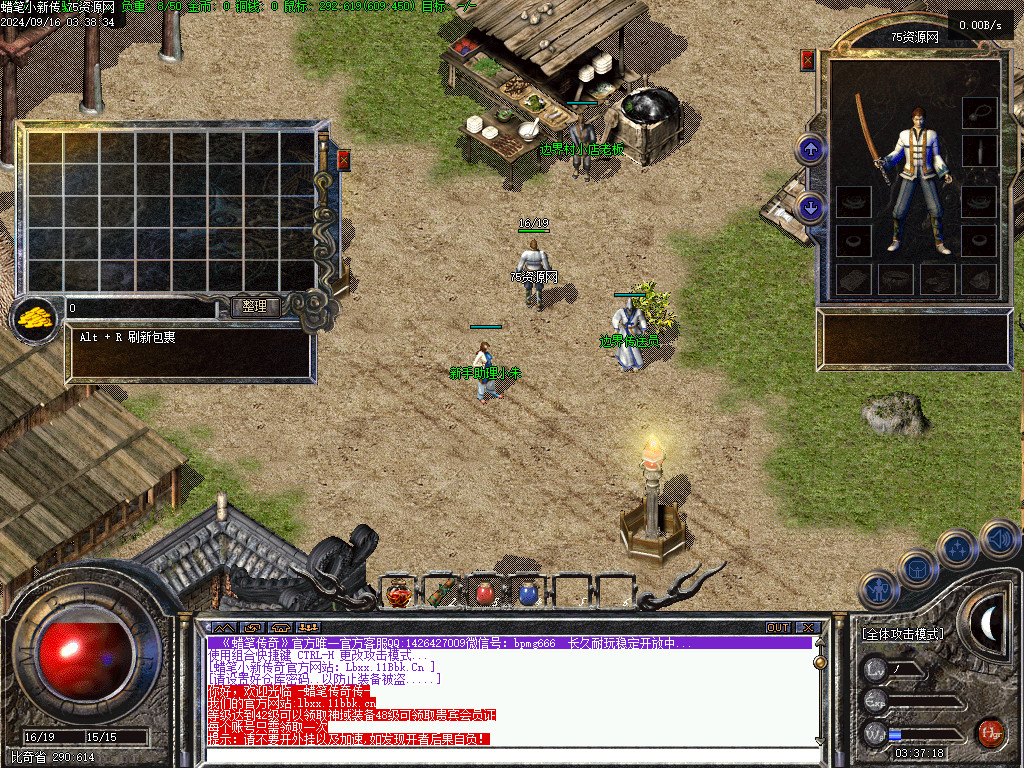Screen dimensions: 1024x768
Task: Click the red round button beside the clock
Action: [x=990, y=732]
